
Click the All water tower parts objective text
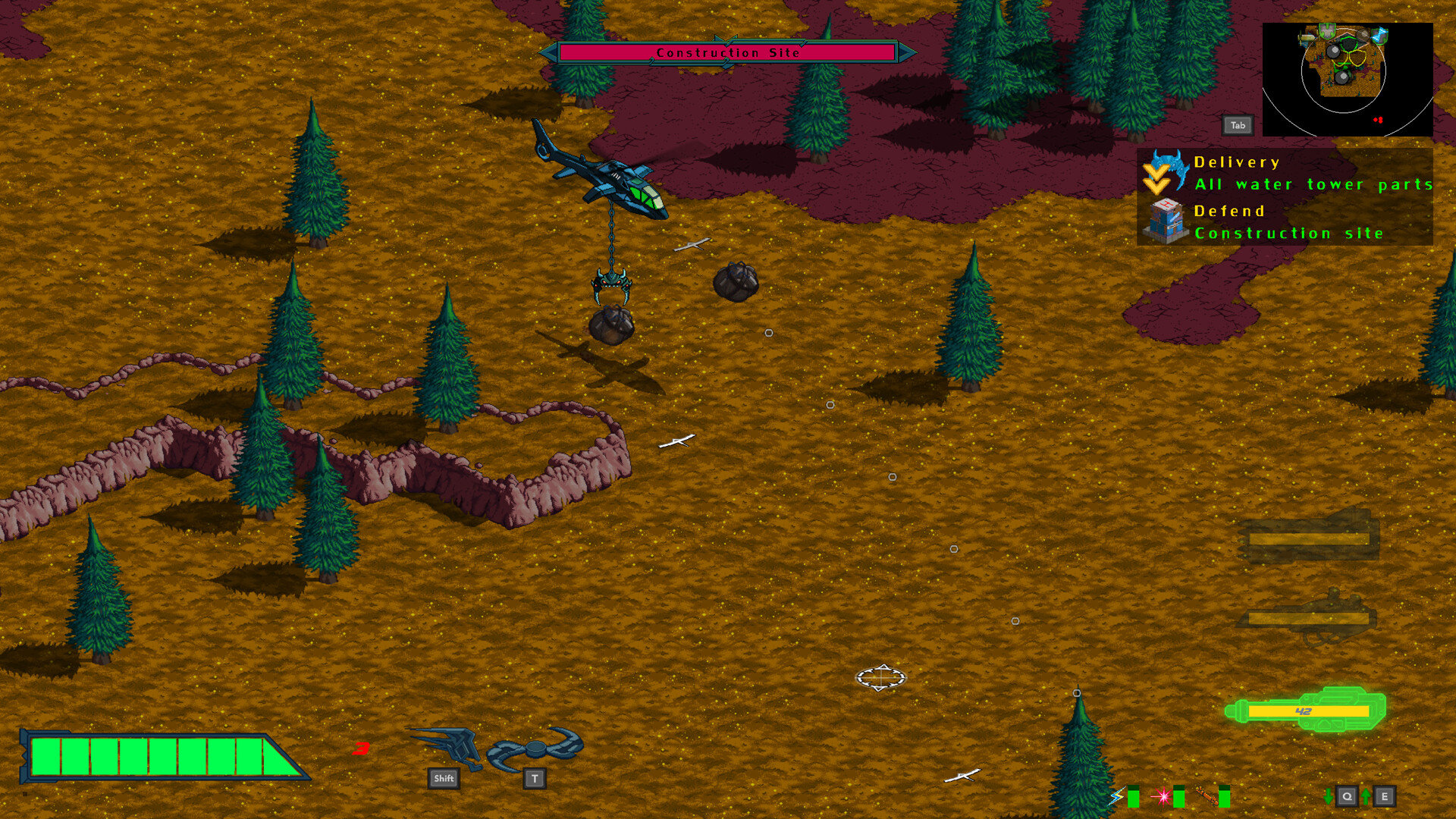[1313, 184]
